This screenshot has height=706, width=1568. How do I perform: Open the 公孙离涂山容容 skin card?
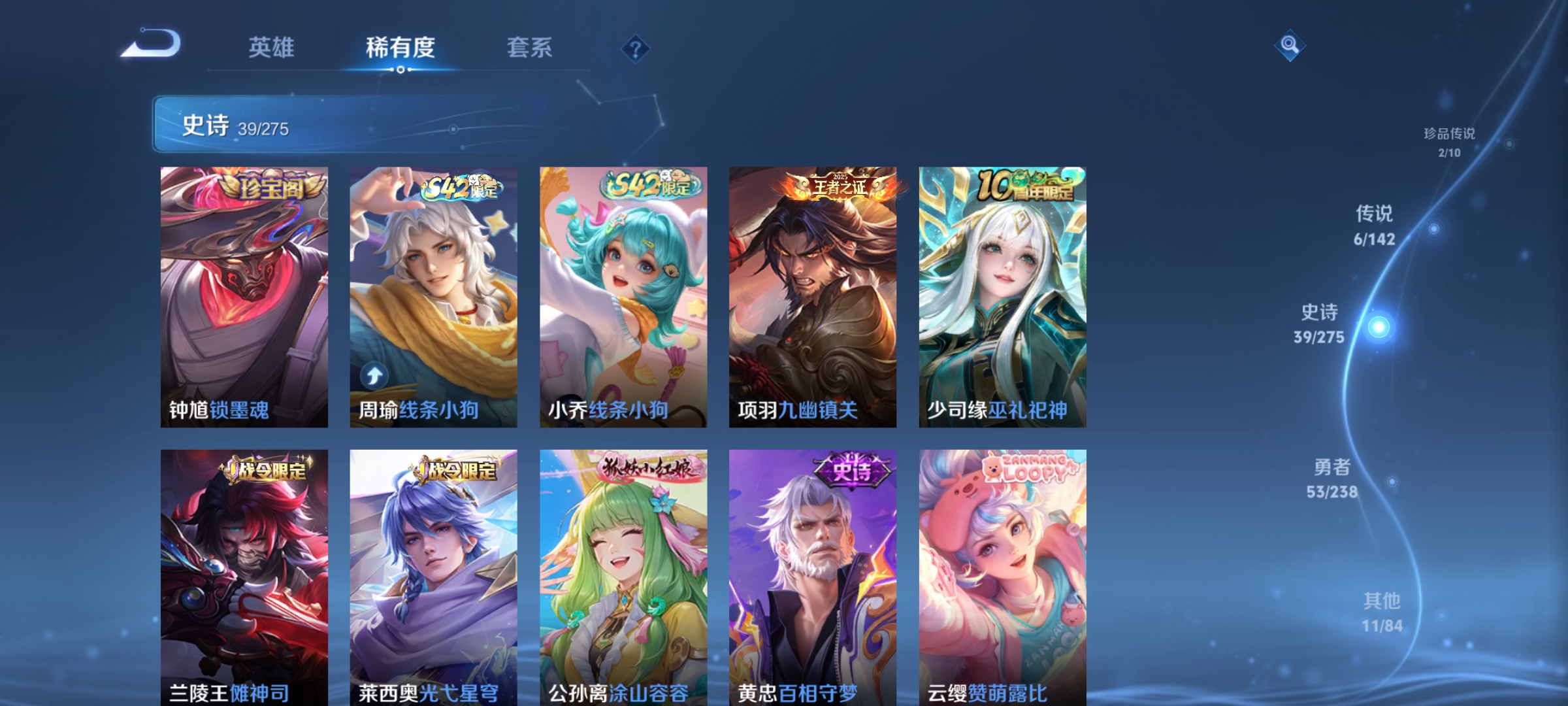click(622, 569)
